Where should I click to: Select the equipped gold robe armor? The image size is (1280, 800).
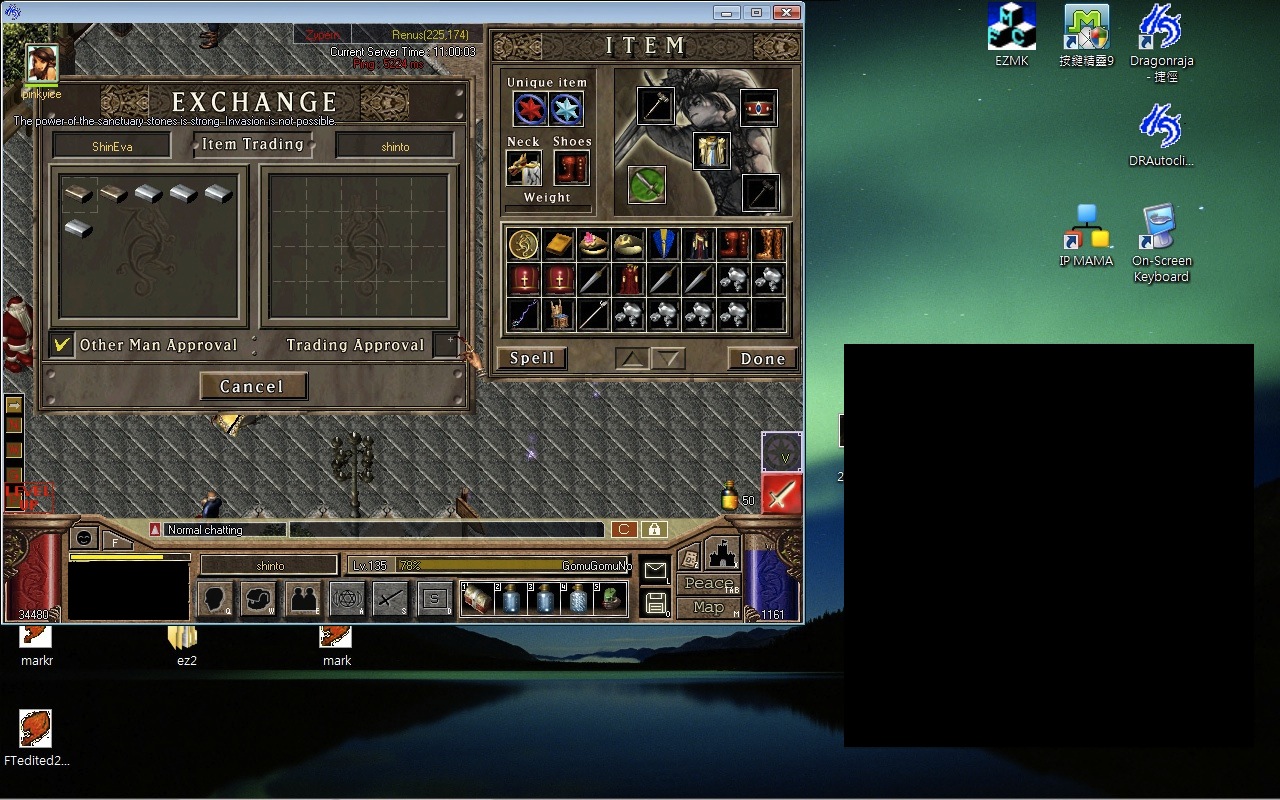(711, 150)
